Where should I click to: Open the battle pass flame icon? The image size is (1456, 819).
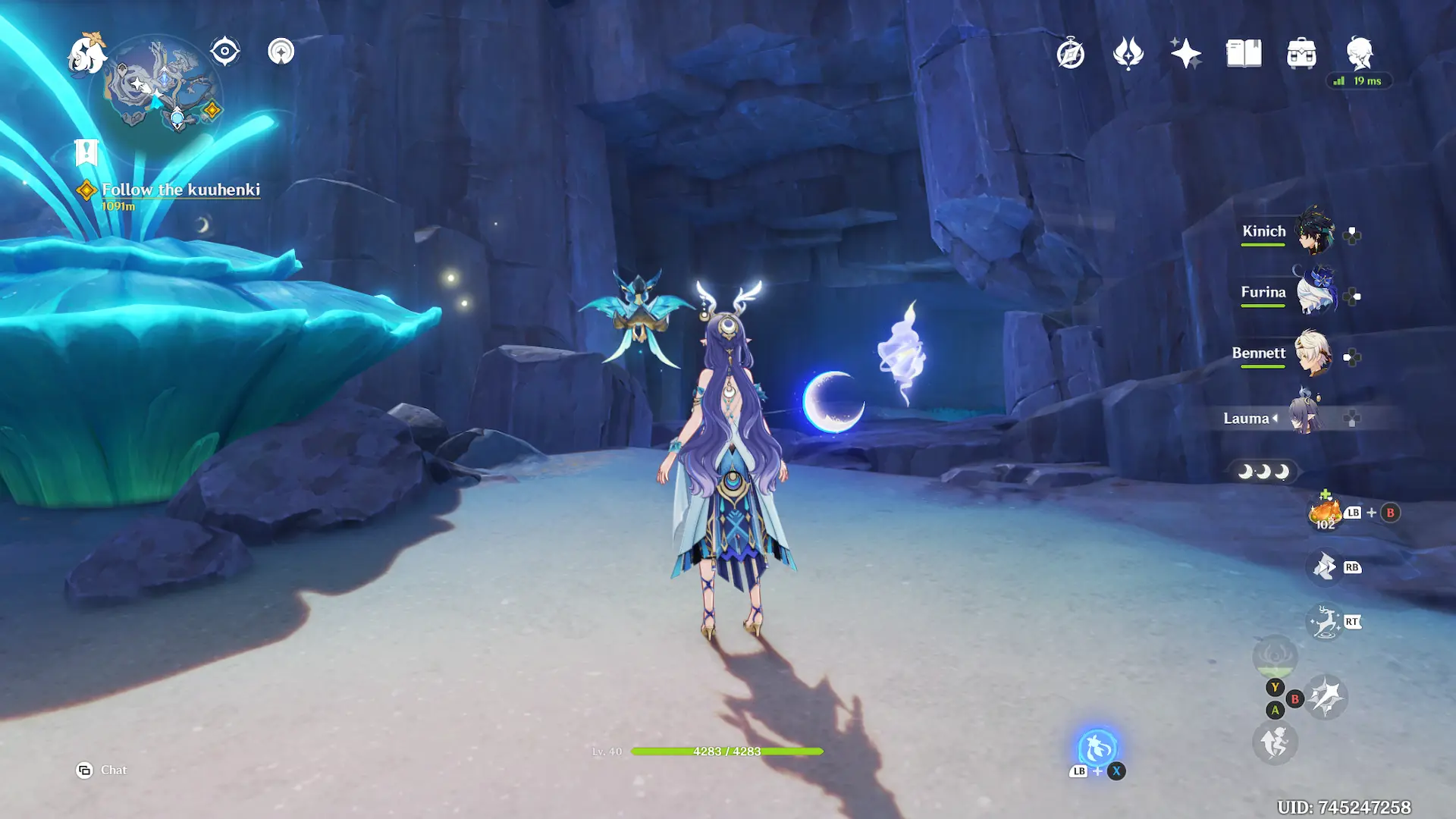[x=1128, y=54]
